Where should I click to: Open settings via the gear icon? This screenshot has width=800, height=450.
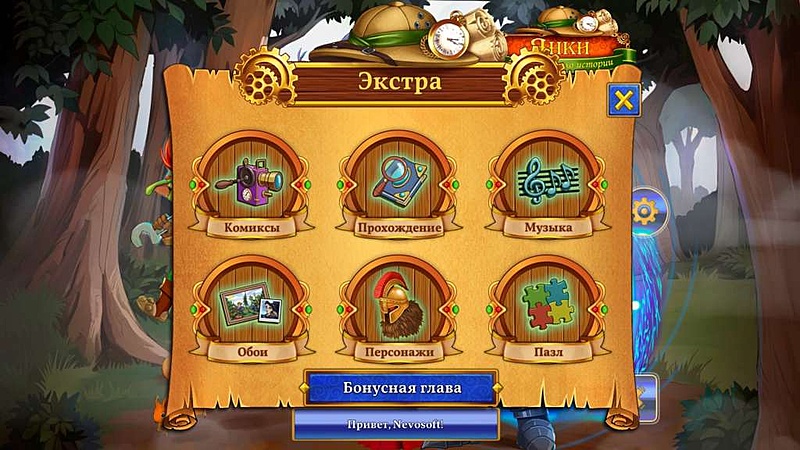click(646, 211)
